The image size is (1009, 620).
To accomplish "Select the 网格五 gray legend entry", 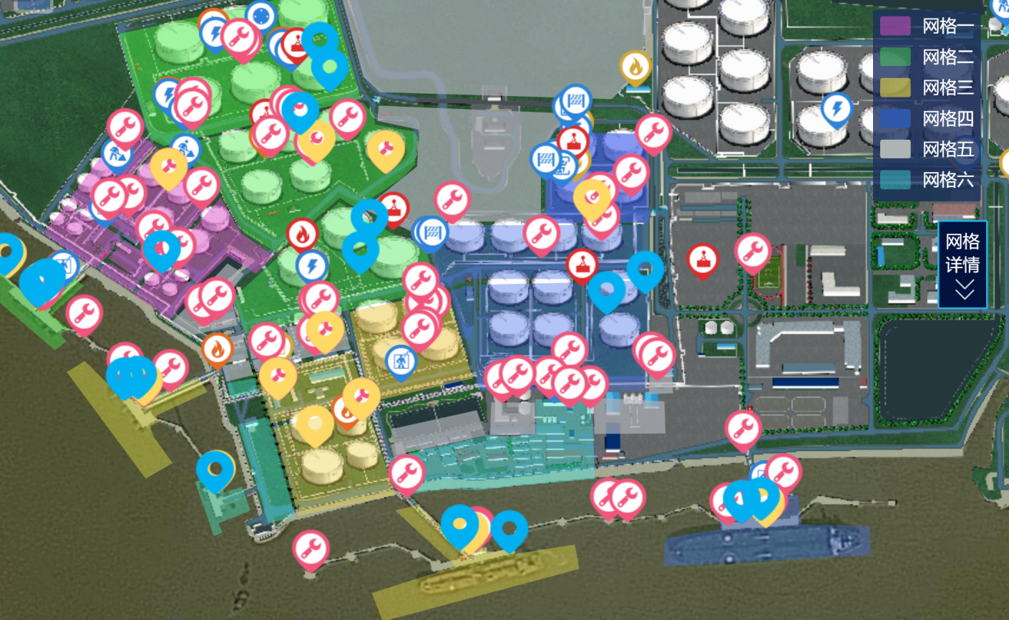I will (925, 150).
